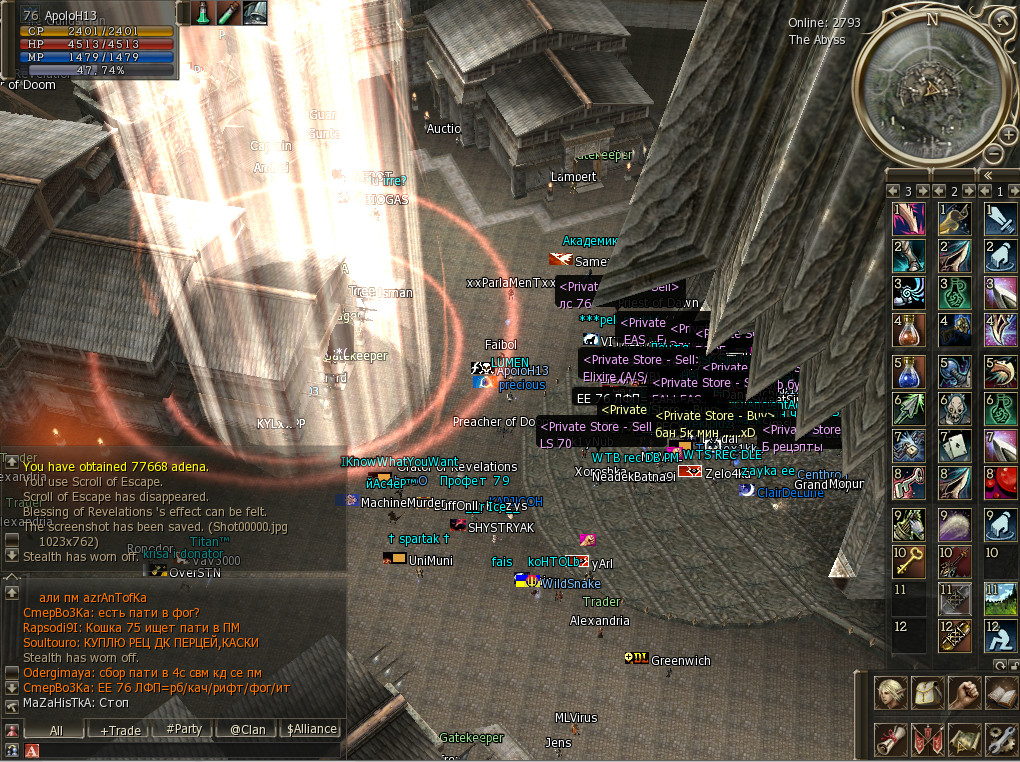Open system options (wrench and gears)
This screenshot has height=762, width=1020.
point(1001,739)
